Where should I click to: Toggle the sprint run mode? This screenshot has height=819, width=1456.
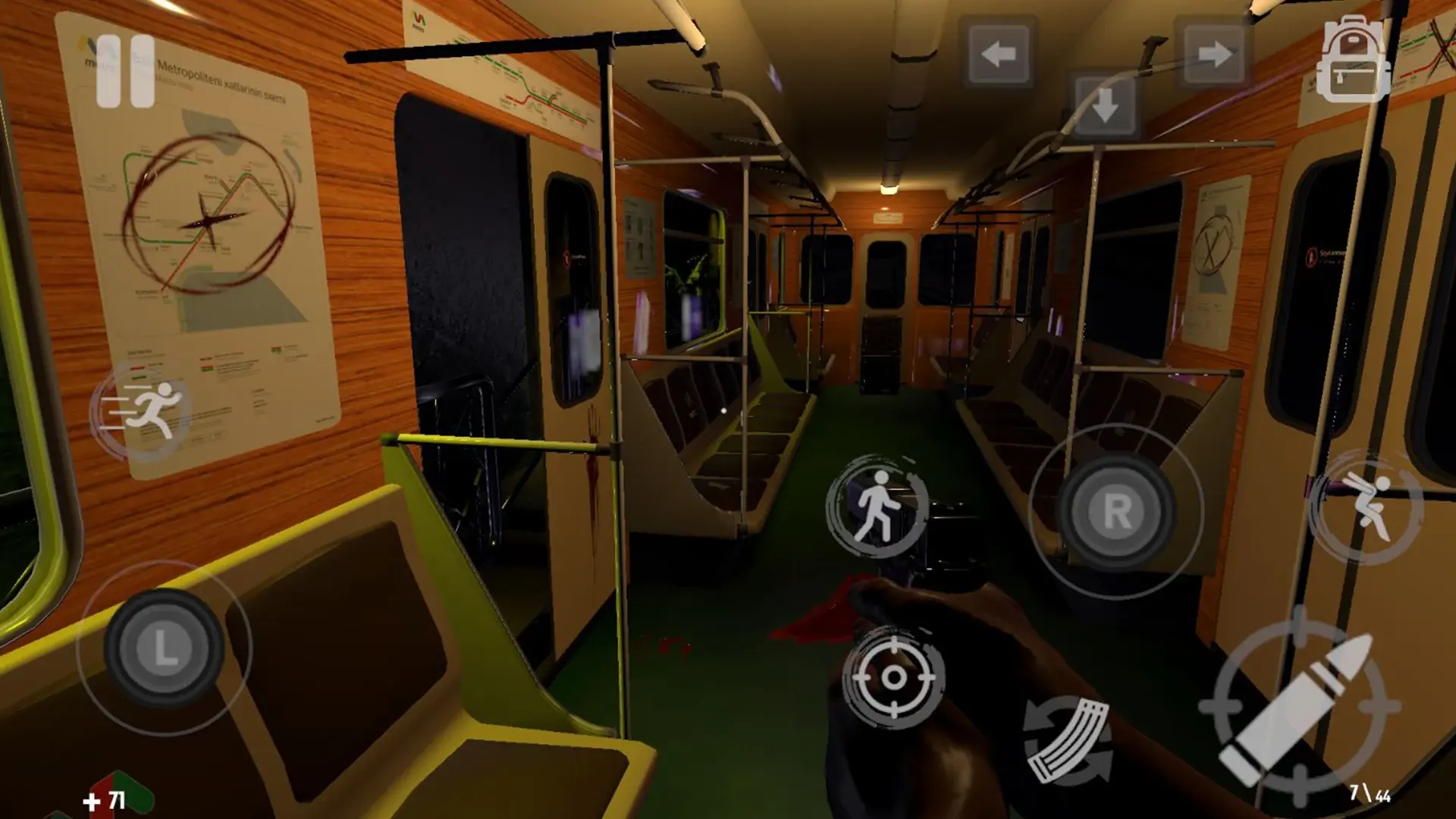click(x=149, y=409)
